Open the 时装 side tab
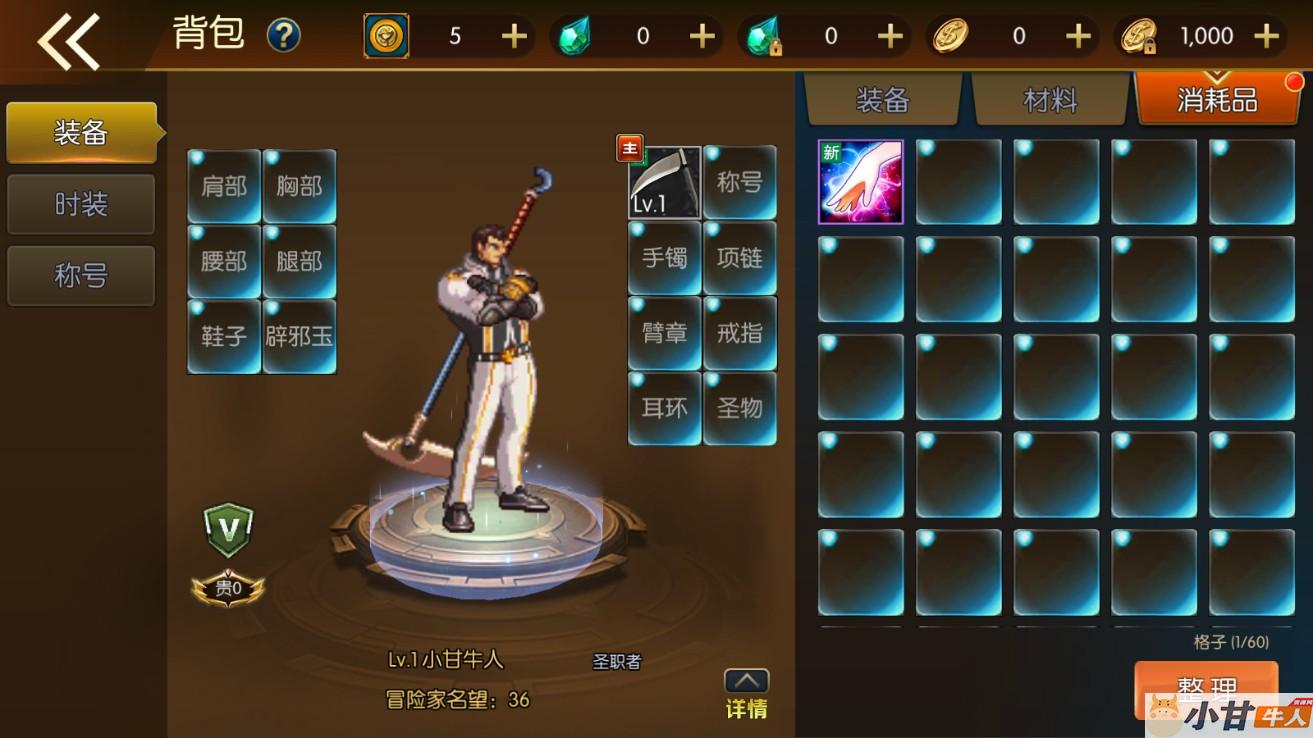This screenshot has width=1313, height=738. (x=81, y=204)
